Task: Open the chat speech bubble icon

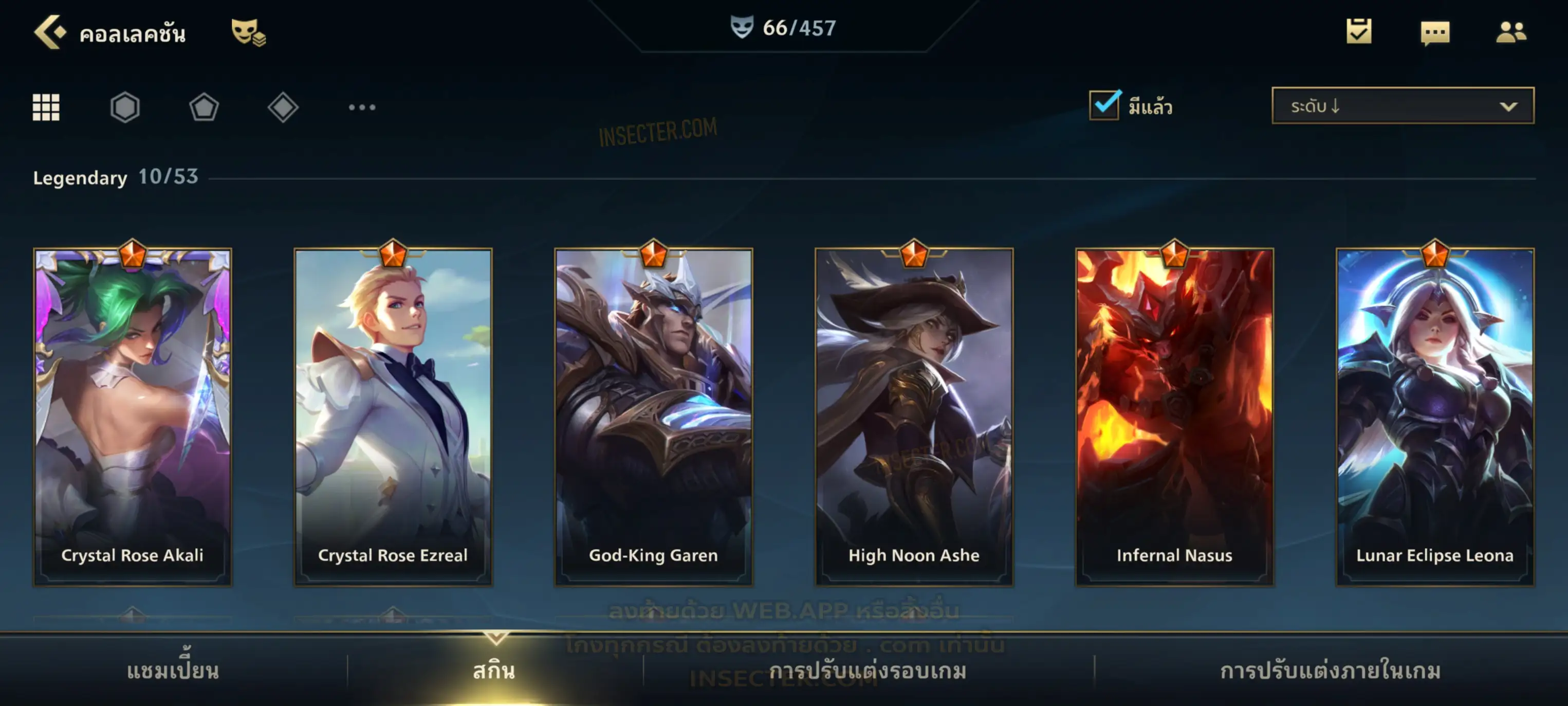Action: [1435, 32]
